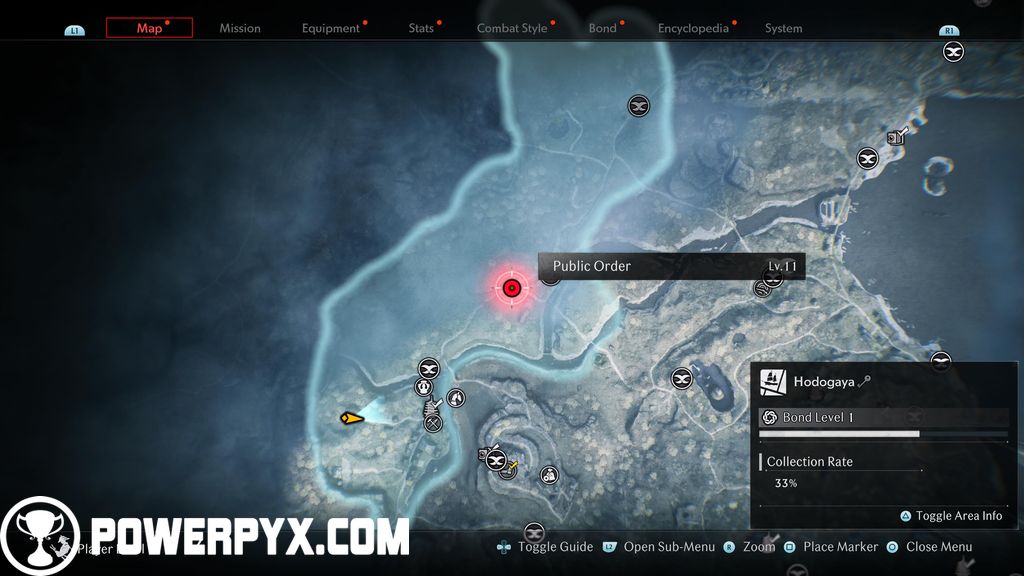Open the Encyclopedia tab
Viewport: 1024px width, 576px height.
693,28
